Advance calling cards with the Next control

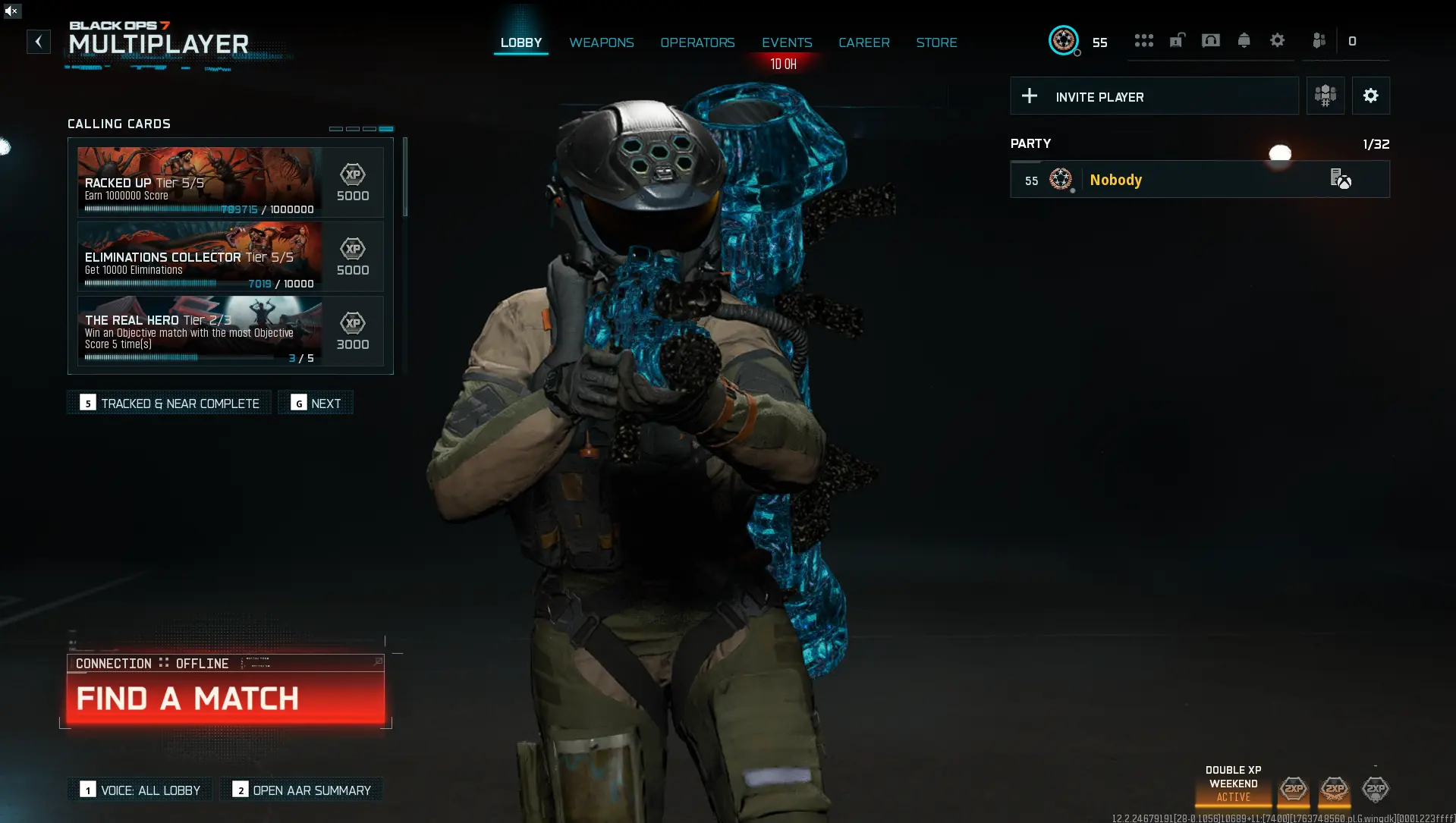(316, 403)
